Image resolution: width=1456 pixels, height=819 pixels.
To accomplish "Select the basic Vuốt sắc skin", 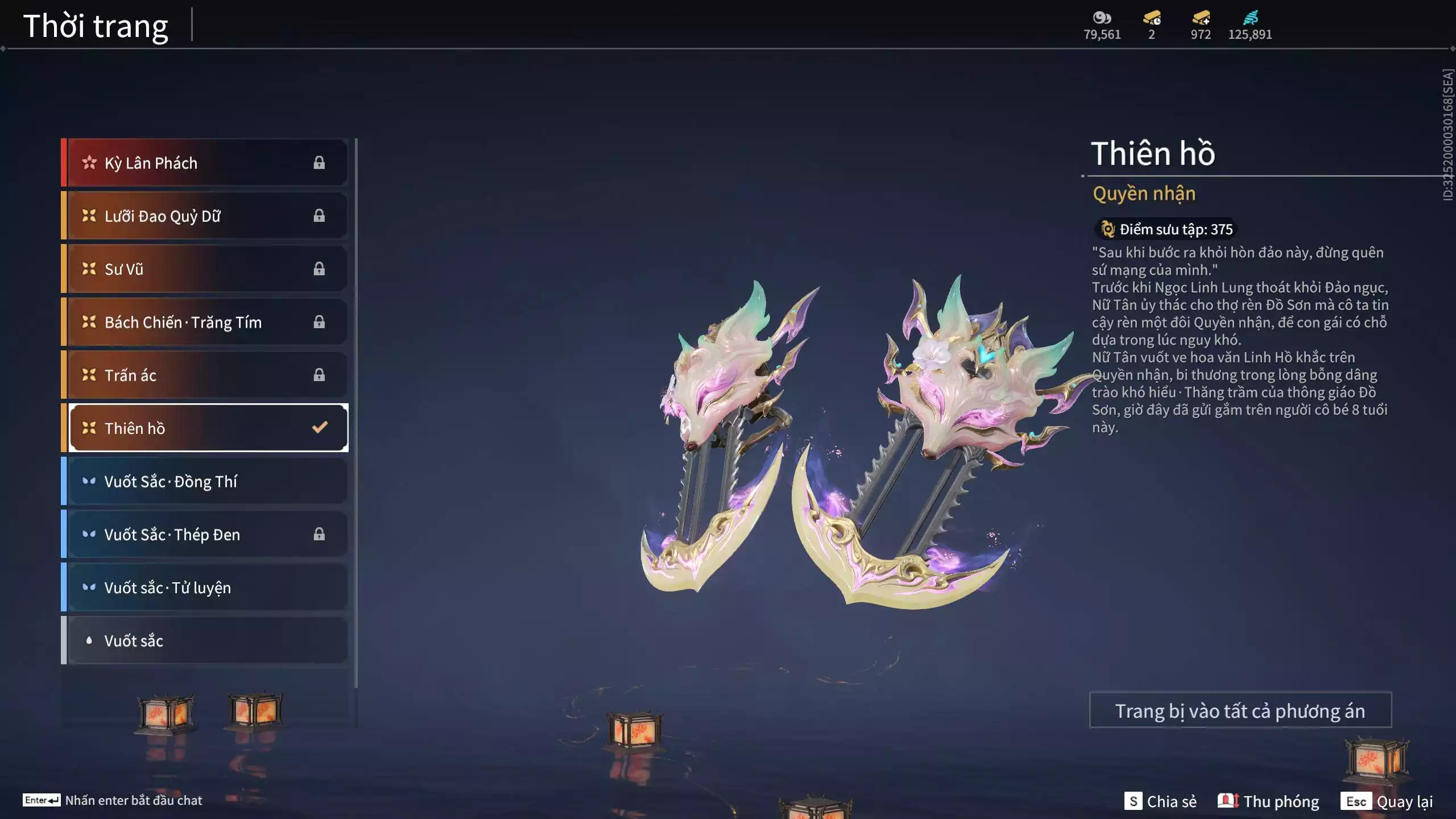I will tap(205, 640).
